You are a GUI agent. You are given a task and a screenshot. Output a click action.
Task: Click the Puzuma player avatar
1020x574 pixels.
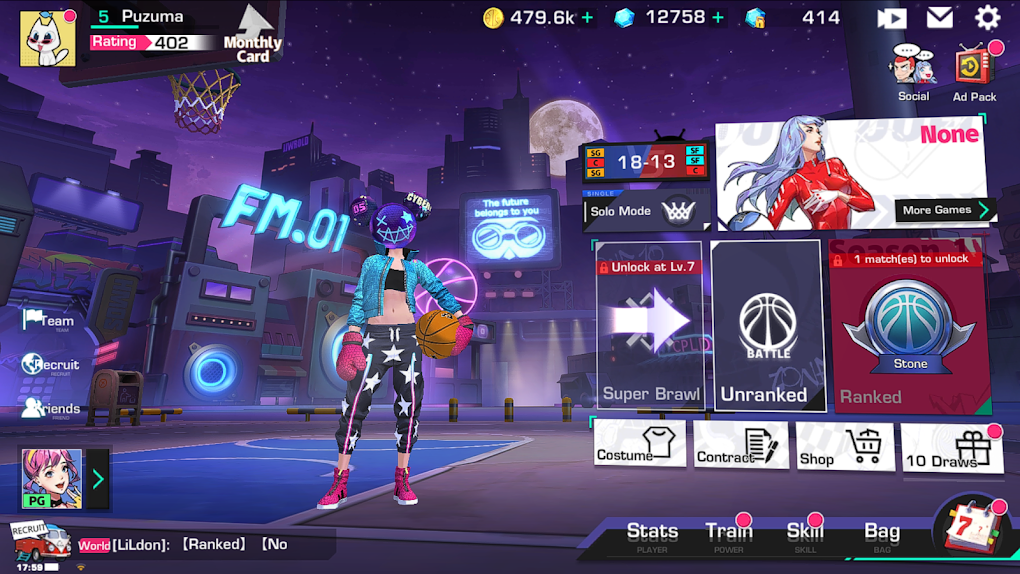(x=48, y=39)
